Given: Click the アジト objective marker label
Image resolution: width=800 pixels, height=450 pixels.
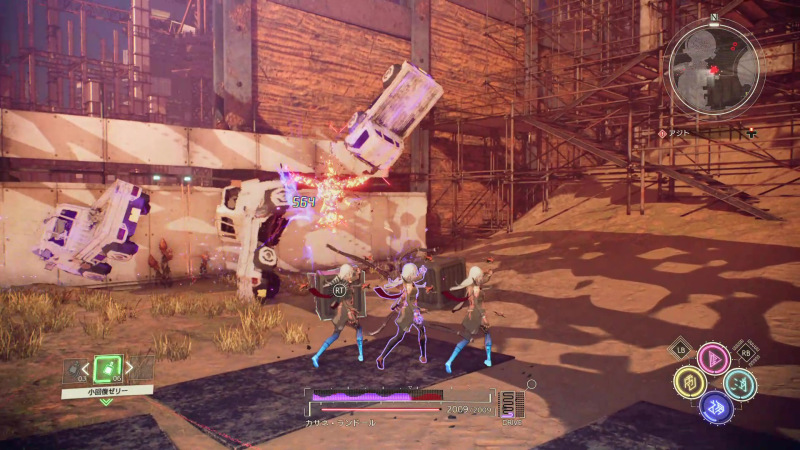Looking at the screenshot, I should pyautogui.click(x=682, y=133).
